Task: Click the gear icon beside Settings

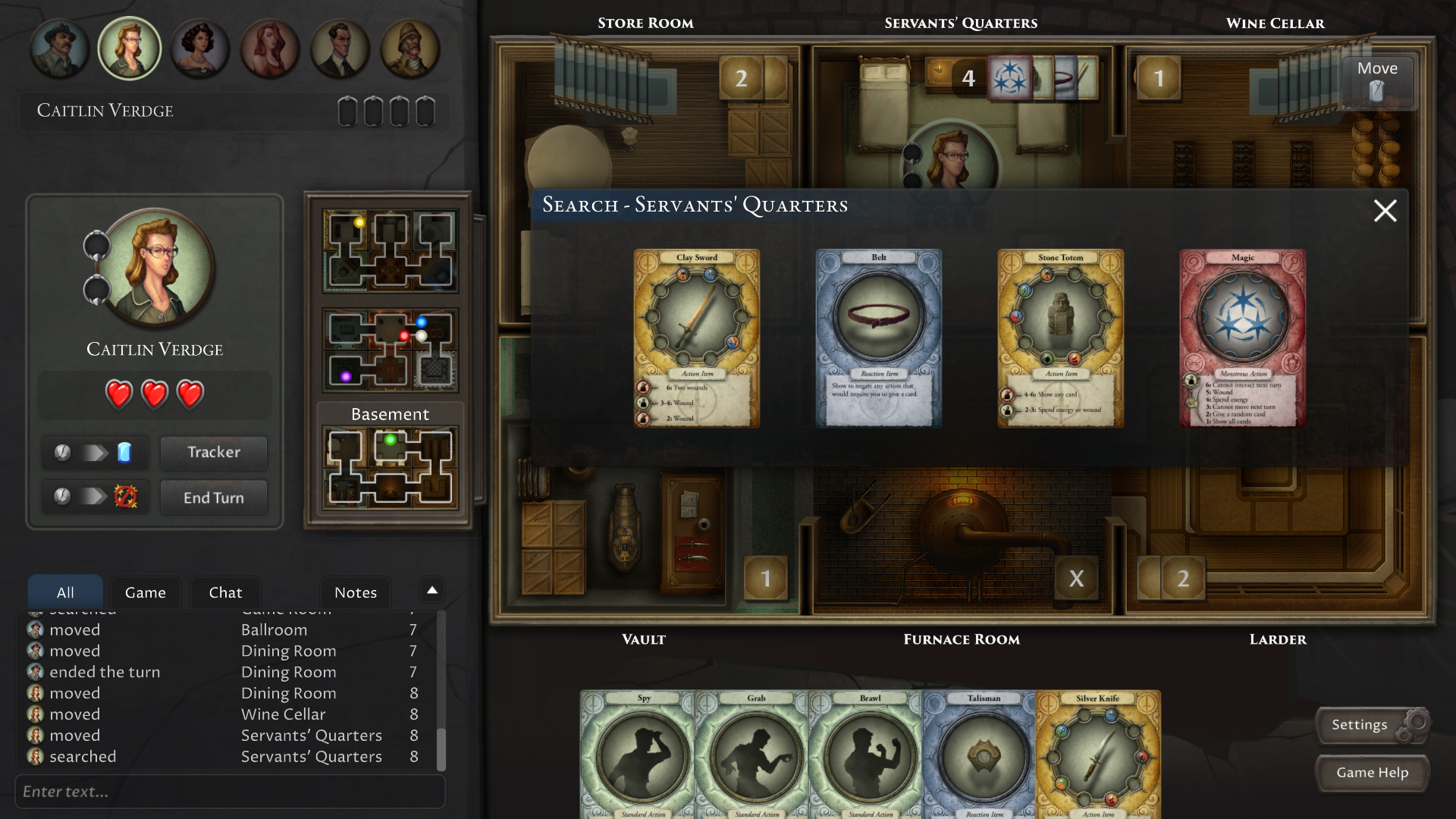Action: pos(1417,723)
